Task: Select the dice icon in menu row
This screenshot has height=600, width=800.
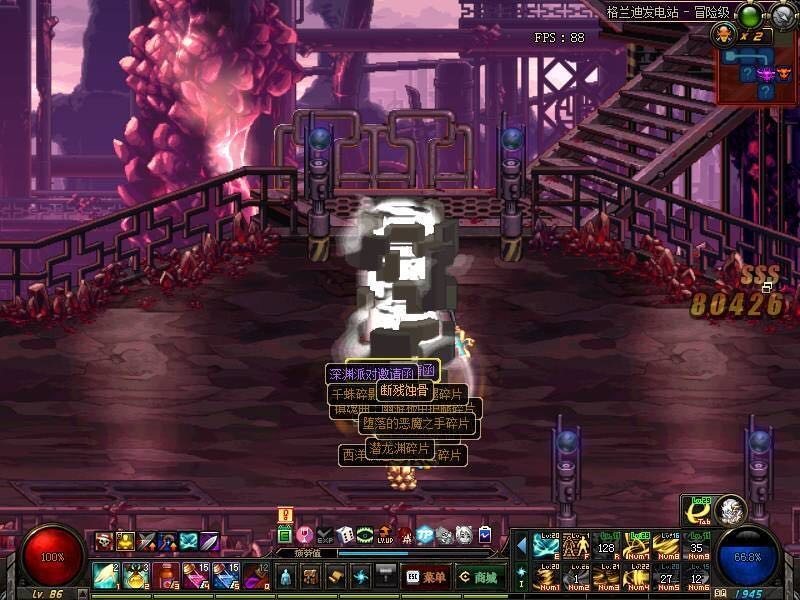Action: 345,535
